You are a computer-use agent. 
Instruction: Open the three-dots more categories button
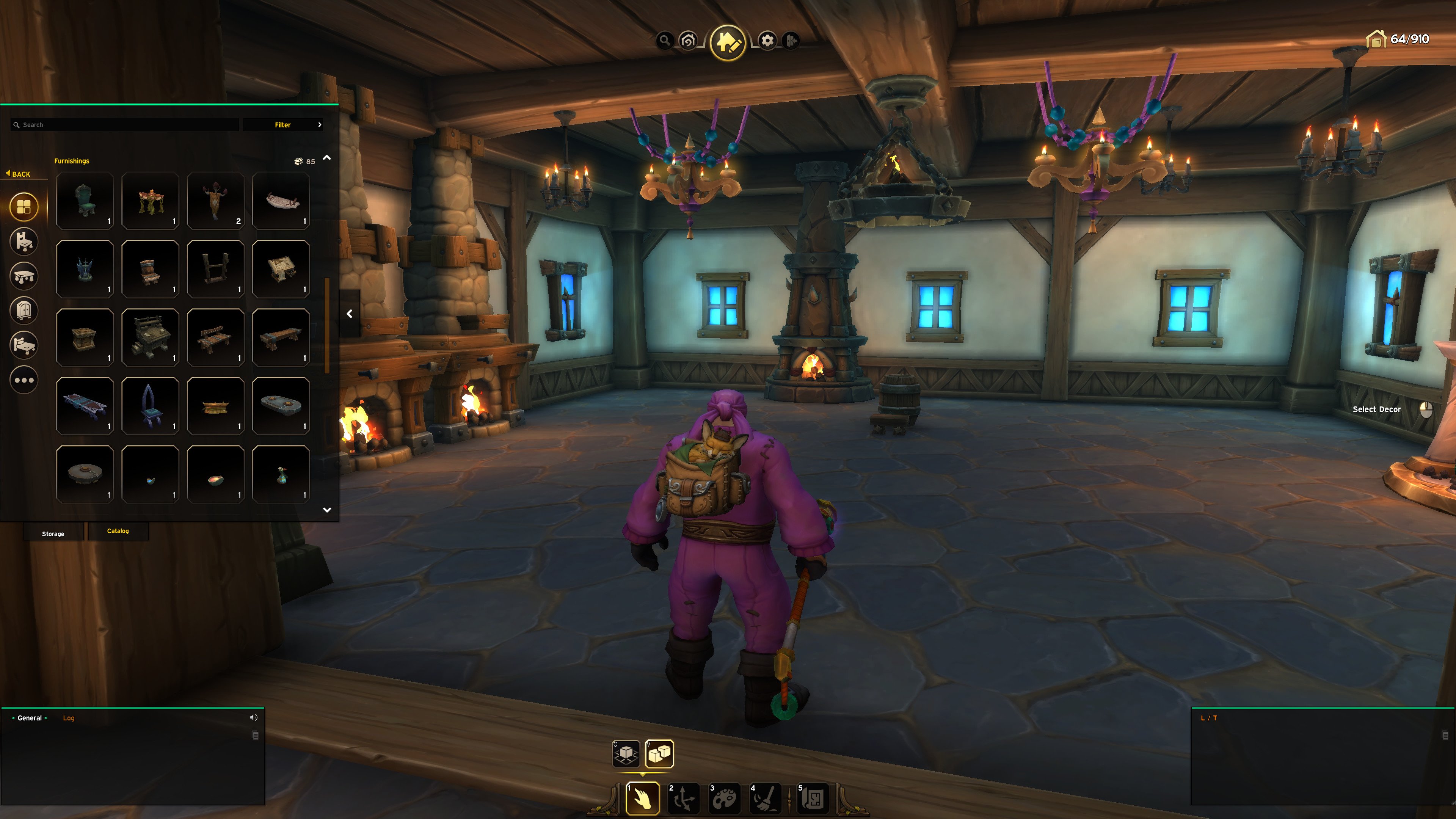coord(24,380)
